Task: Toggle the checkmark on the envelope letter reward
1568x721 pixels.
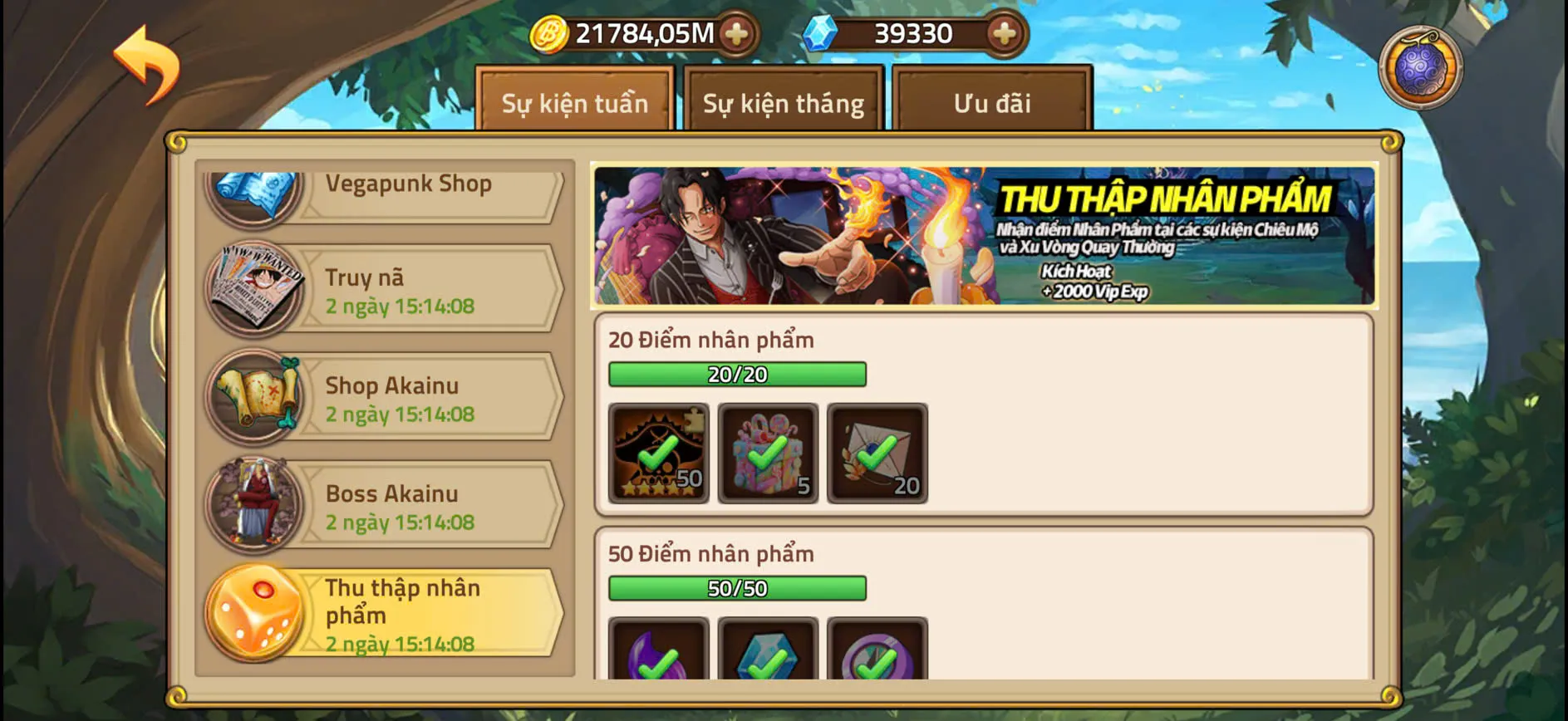Action: click(876, 453)
